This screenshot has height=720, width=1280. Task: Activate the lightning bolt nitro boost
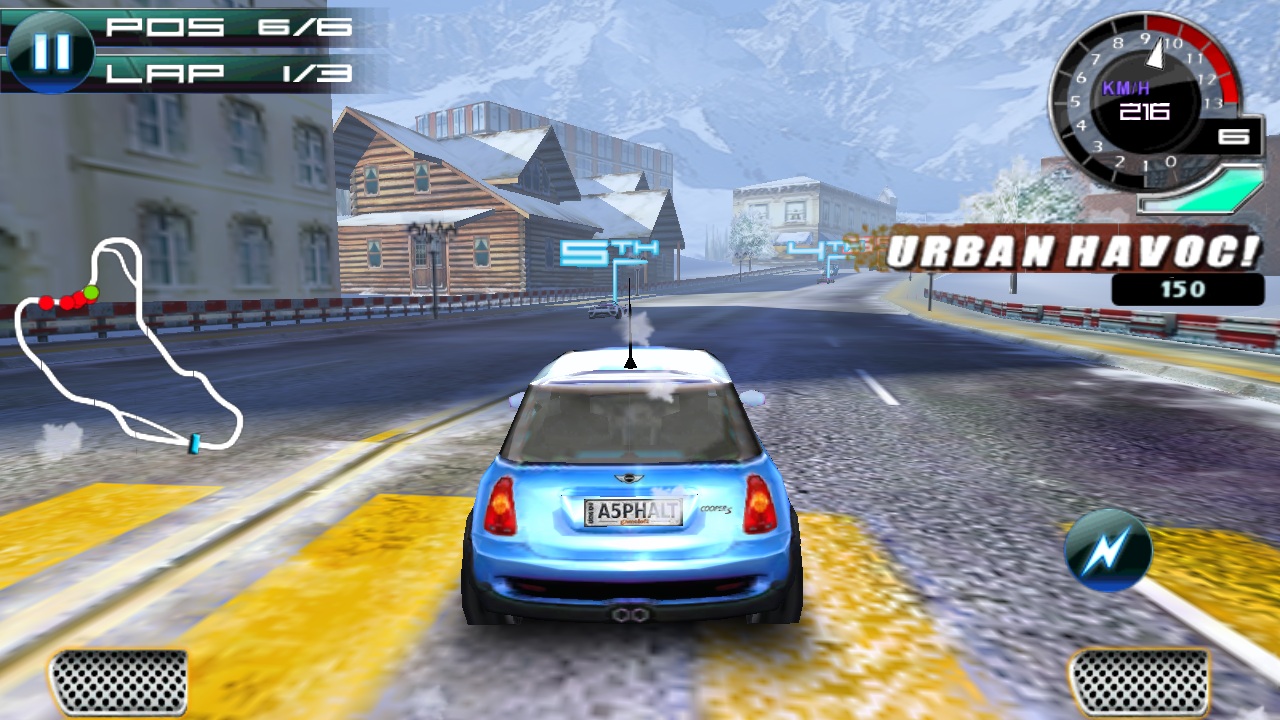click(x=1107, y=549)
